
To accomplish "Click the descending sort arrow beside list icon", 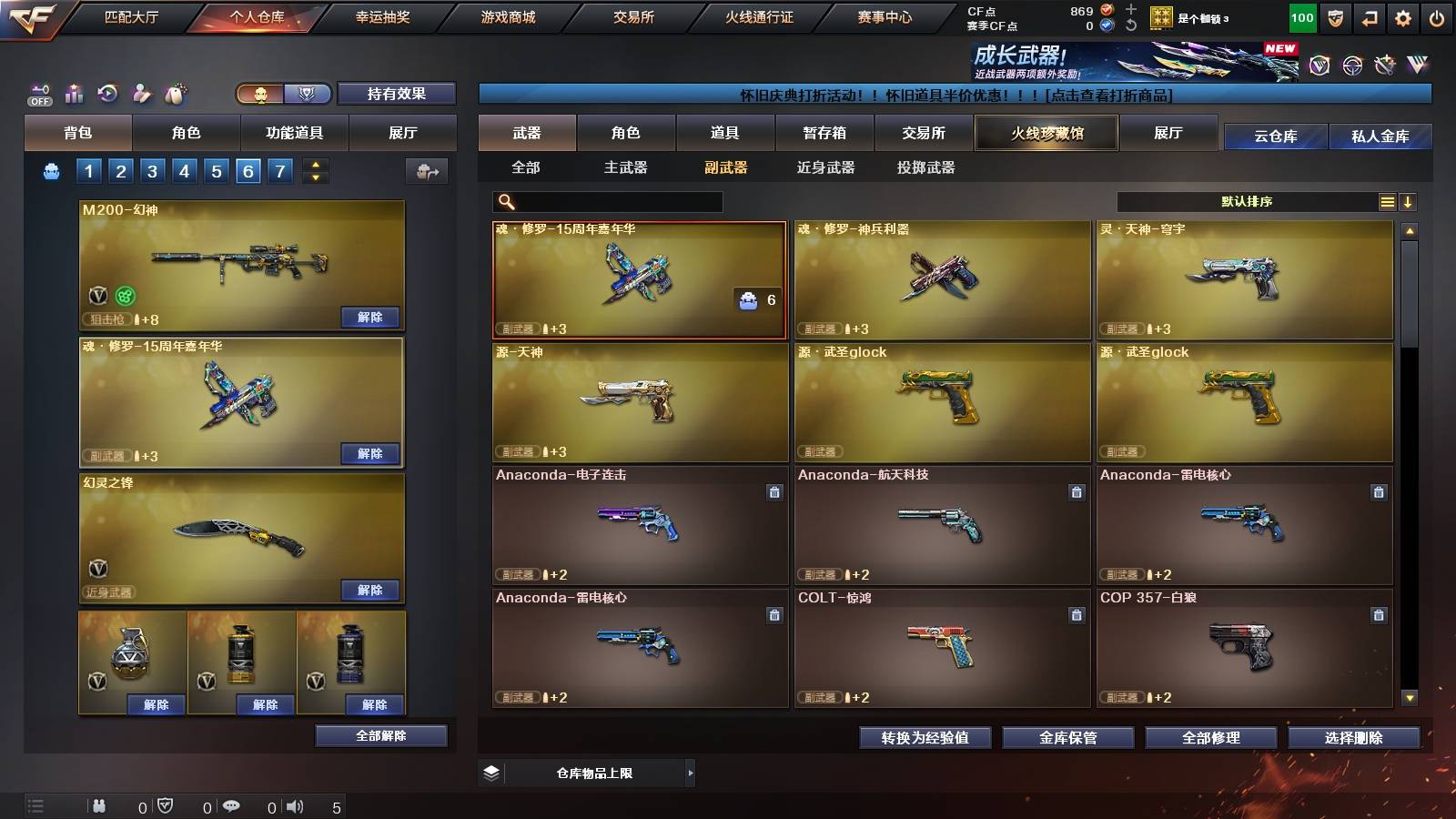I will 1408,202.
